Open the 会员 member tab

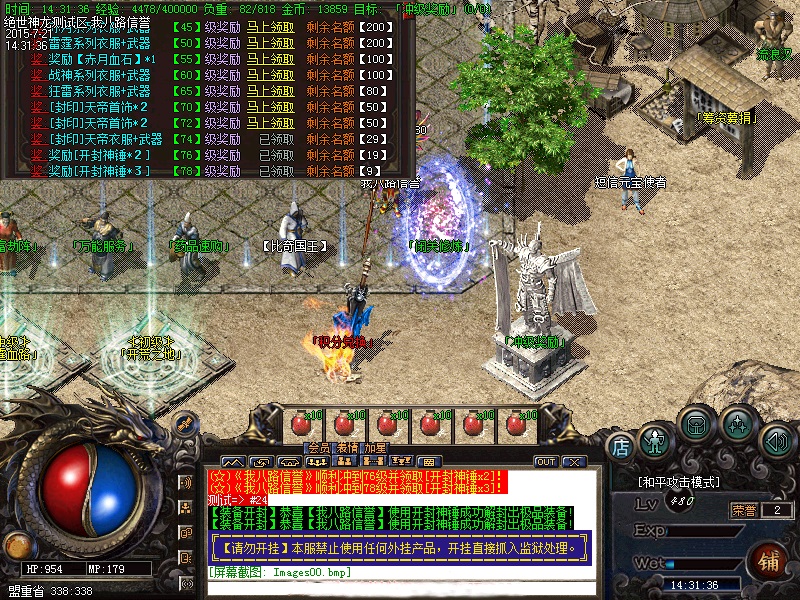click(x=318, y=448)
